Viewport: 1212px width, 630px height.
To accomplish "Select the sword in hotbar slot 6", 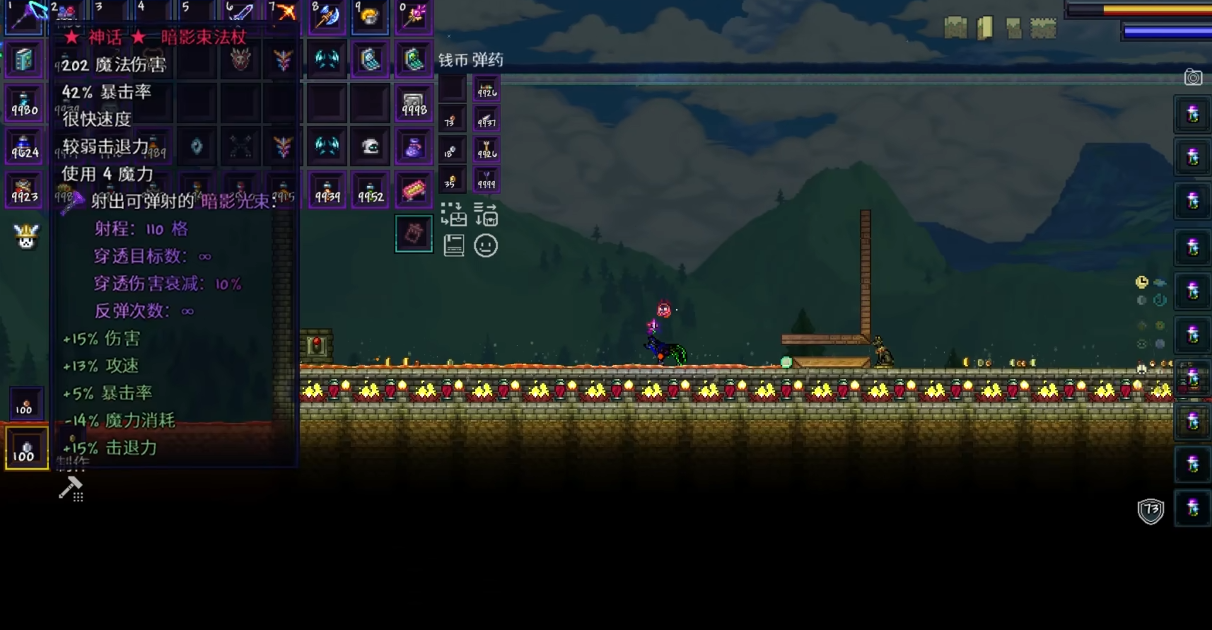I will [x=240, y=14].
